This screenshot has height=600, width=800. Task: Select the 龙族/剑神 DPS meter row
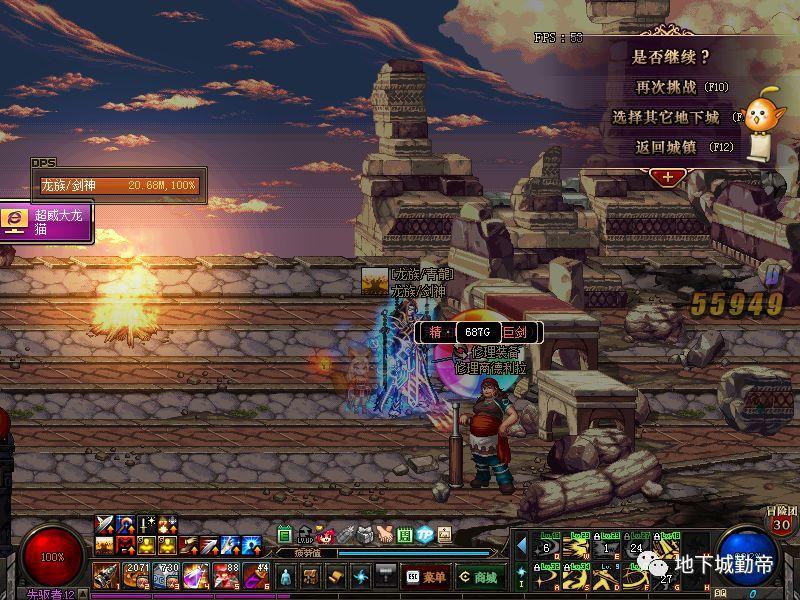[119, 186]
